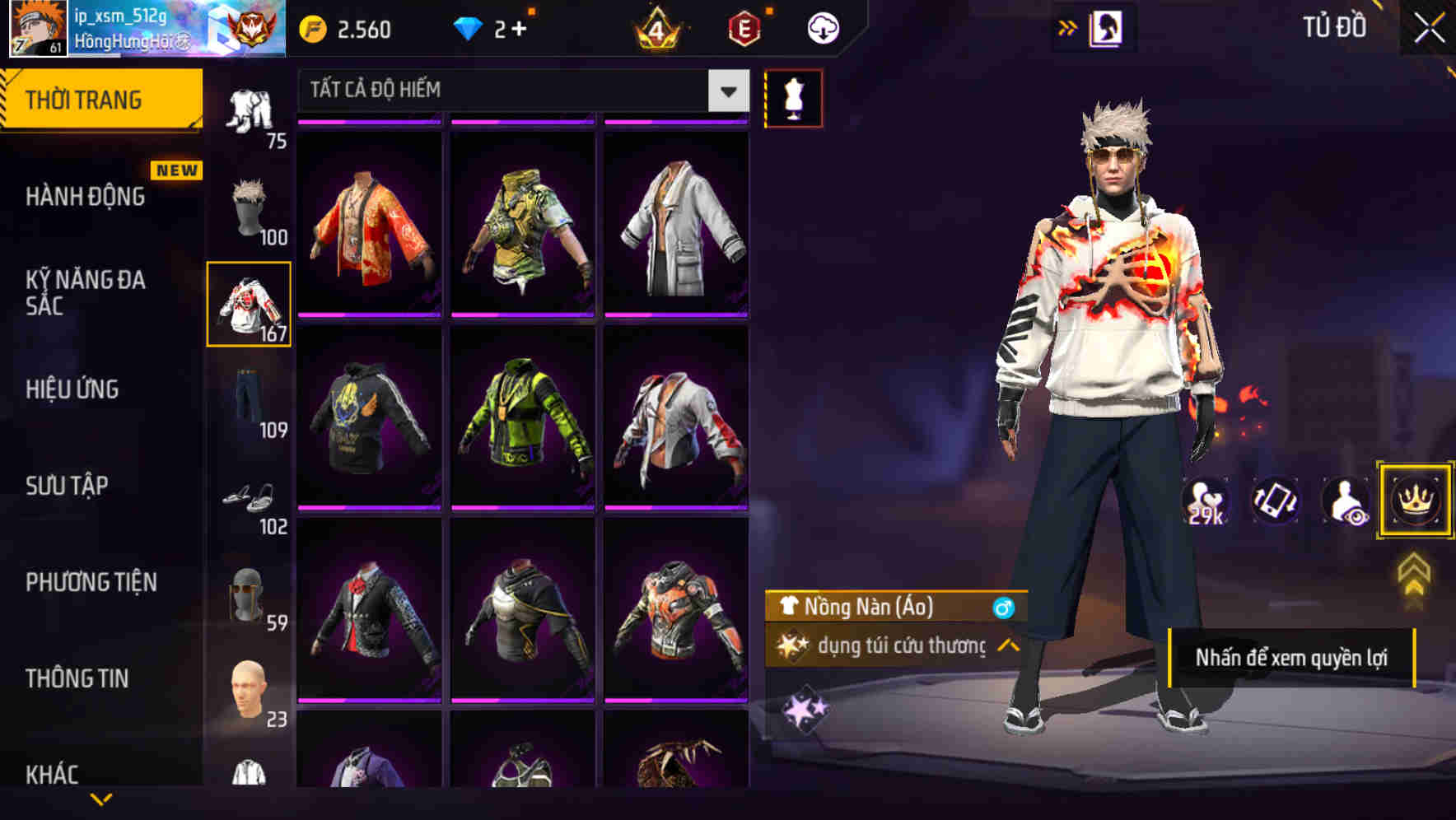Select the white coat thumbnail

677,232
